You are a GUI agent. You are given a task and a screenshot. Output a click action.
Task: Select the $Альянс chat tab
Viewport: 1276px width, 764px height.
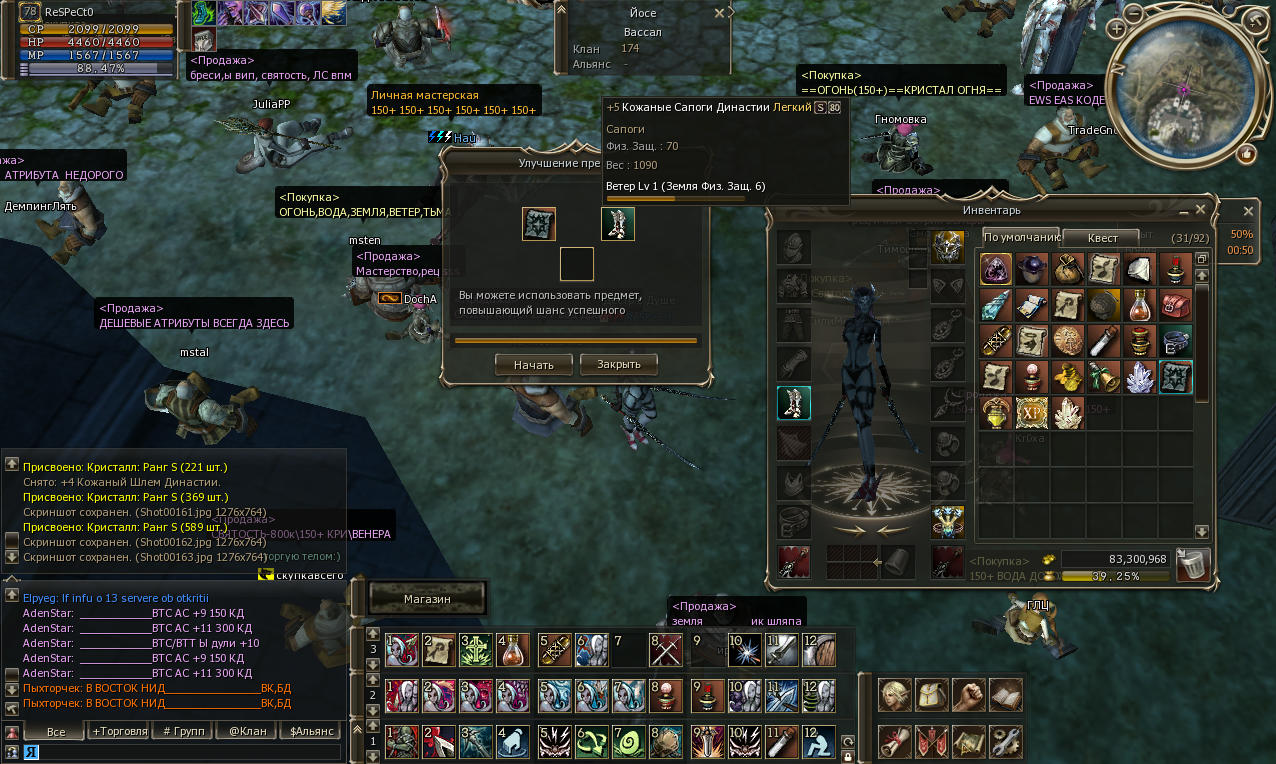point(312,731)
